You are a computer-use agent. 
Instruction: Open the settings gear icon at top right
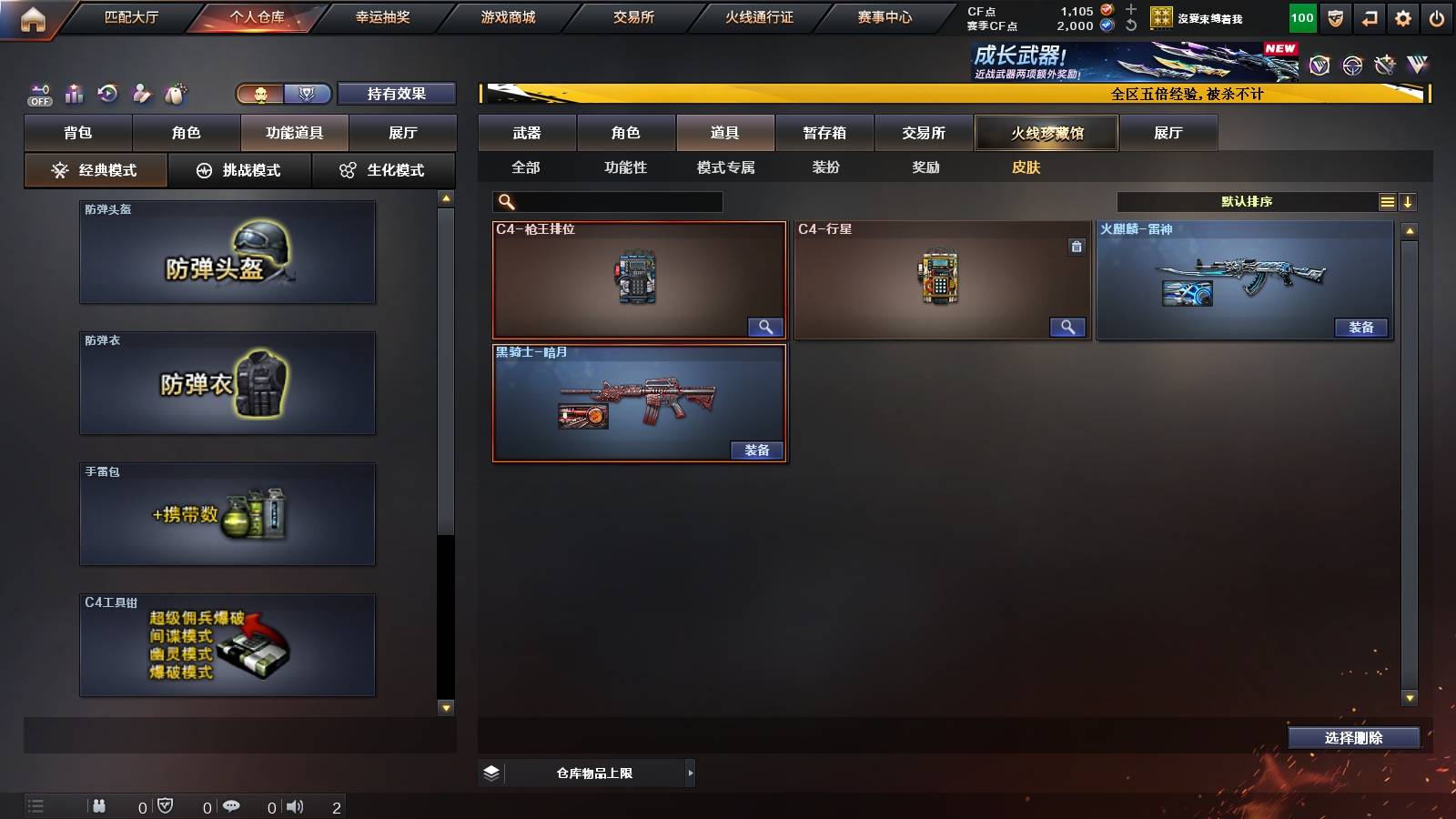click(x=1403, y=17)
